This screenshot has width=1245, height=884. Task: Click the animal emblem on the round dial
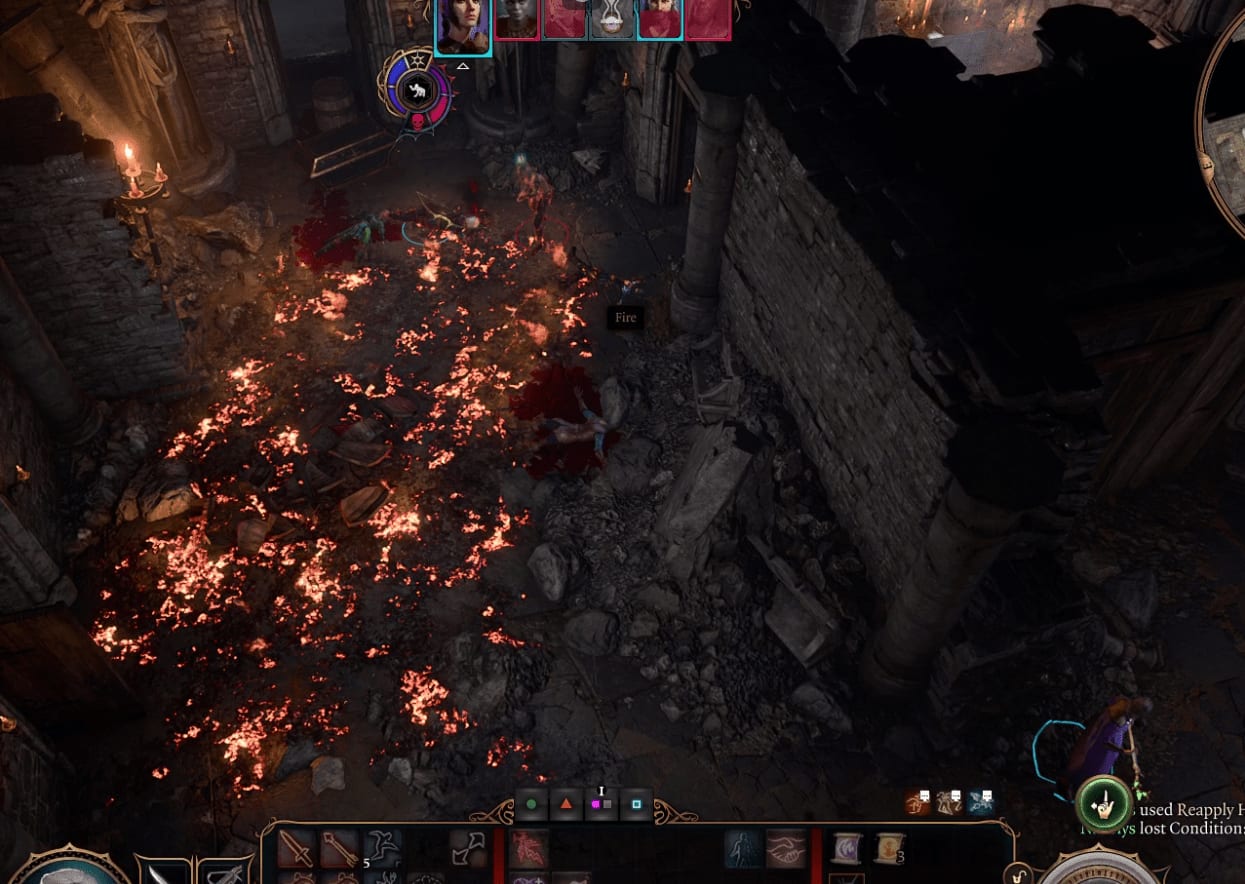tap(414, 92)
